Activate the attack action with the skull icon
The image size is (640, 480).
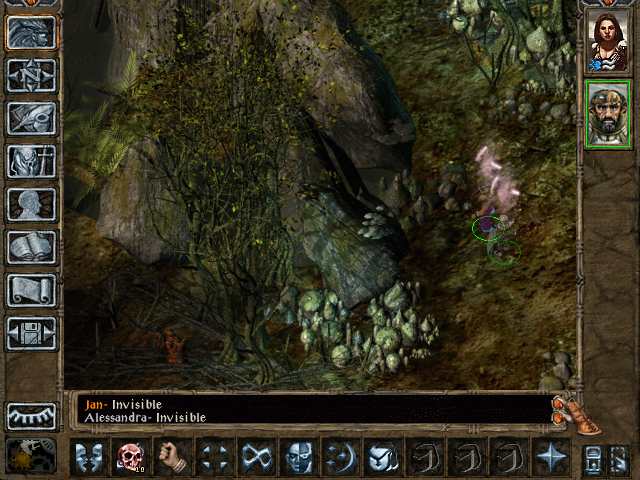132,457
